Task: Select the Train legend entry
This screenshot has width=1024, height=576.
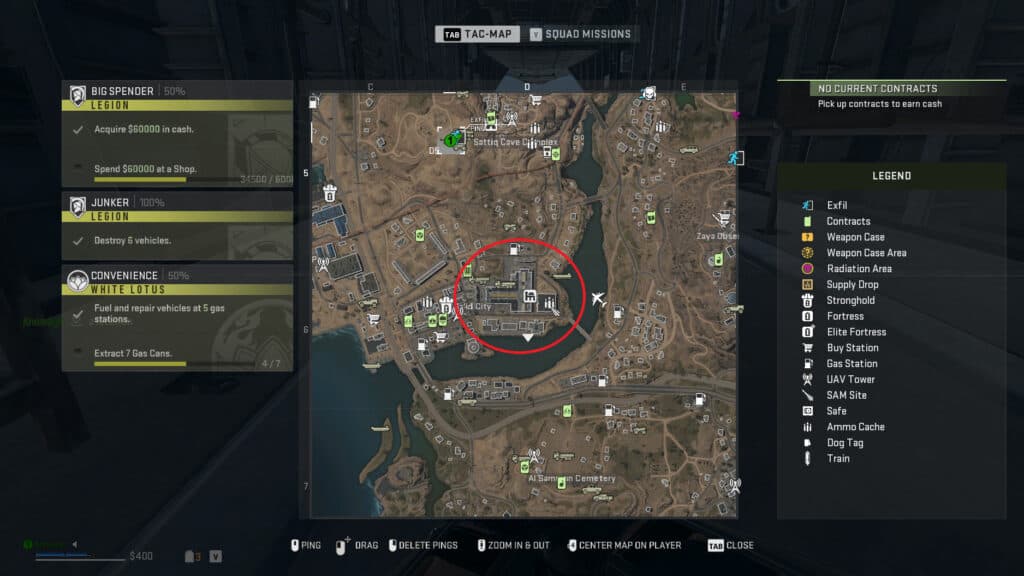Action: coord(838,458)
